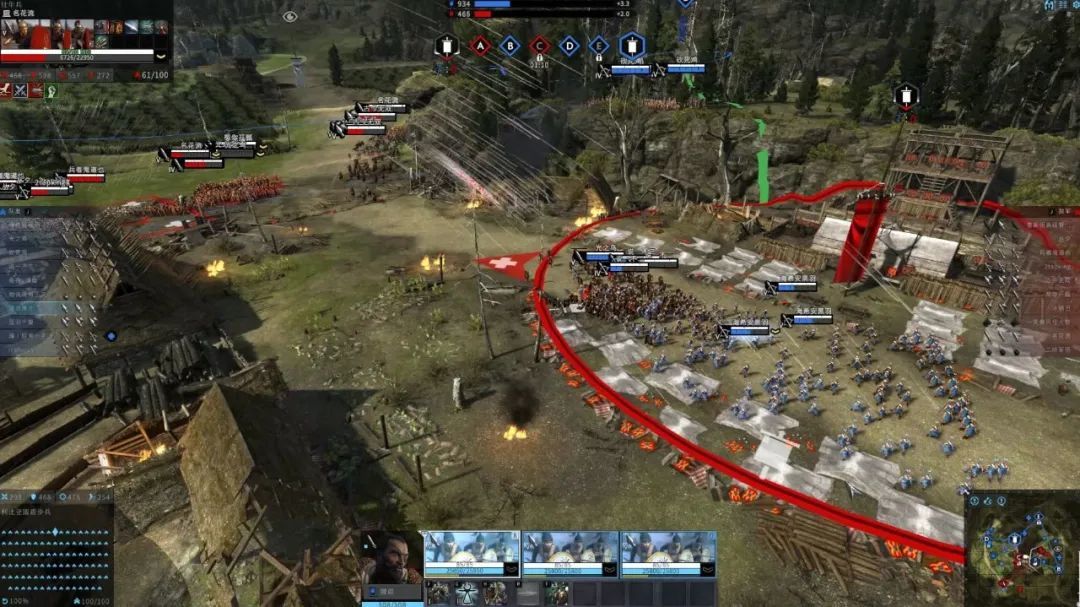Viewport: 1080px width, 607px height.
Task: Select capture point E marker
Action: pos(598,45)
